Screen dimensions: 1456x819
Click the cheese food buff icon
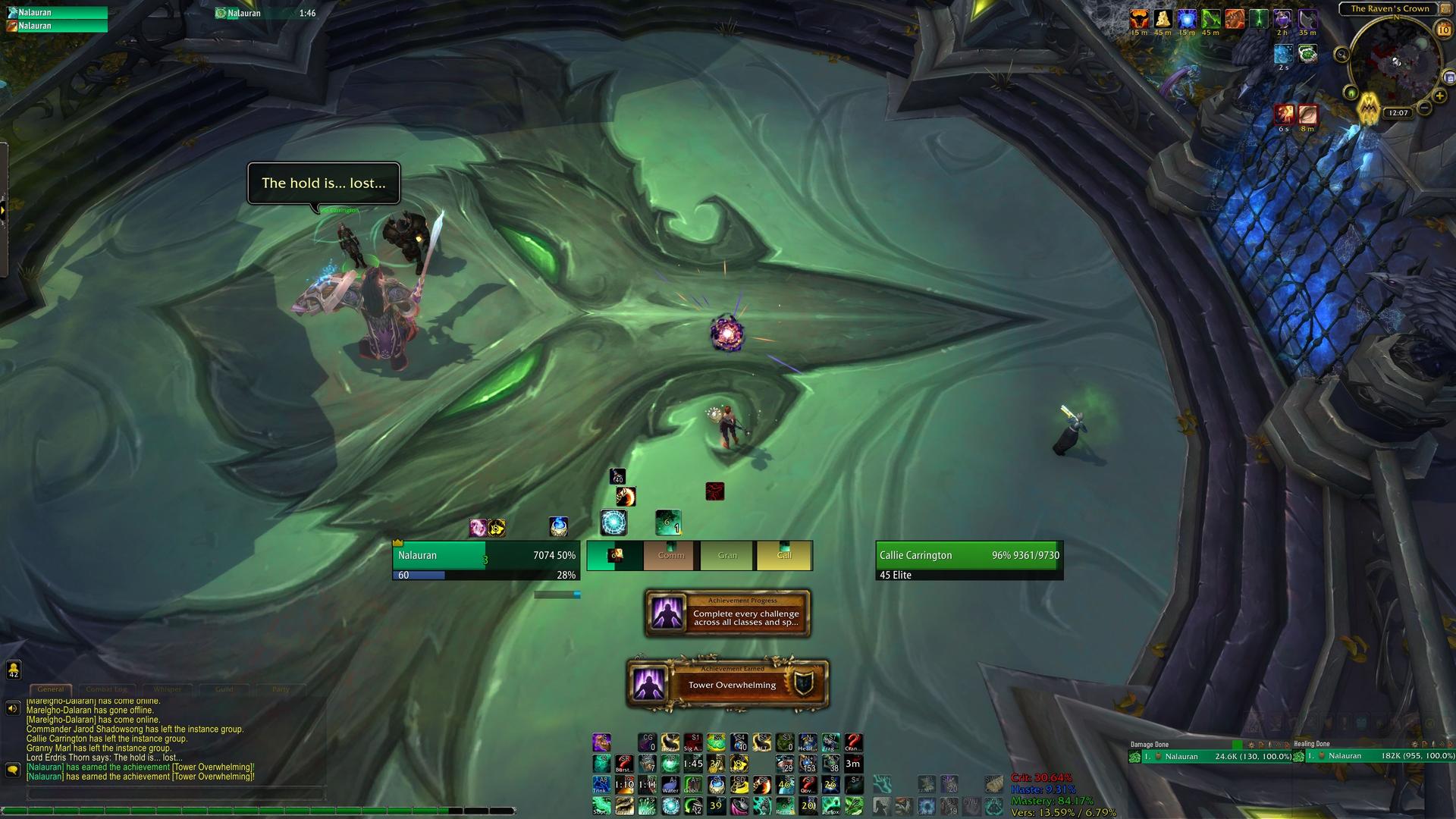click(1162, 19)
